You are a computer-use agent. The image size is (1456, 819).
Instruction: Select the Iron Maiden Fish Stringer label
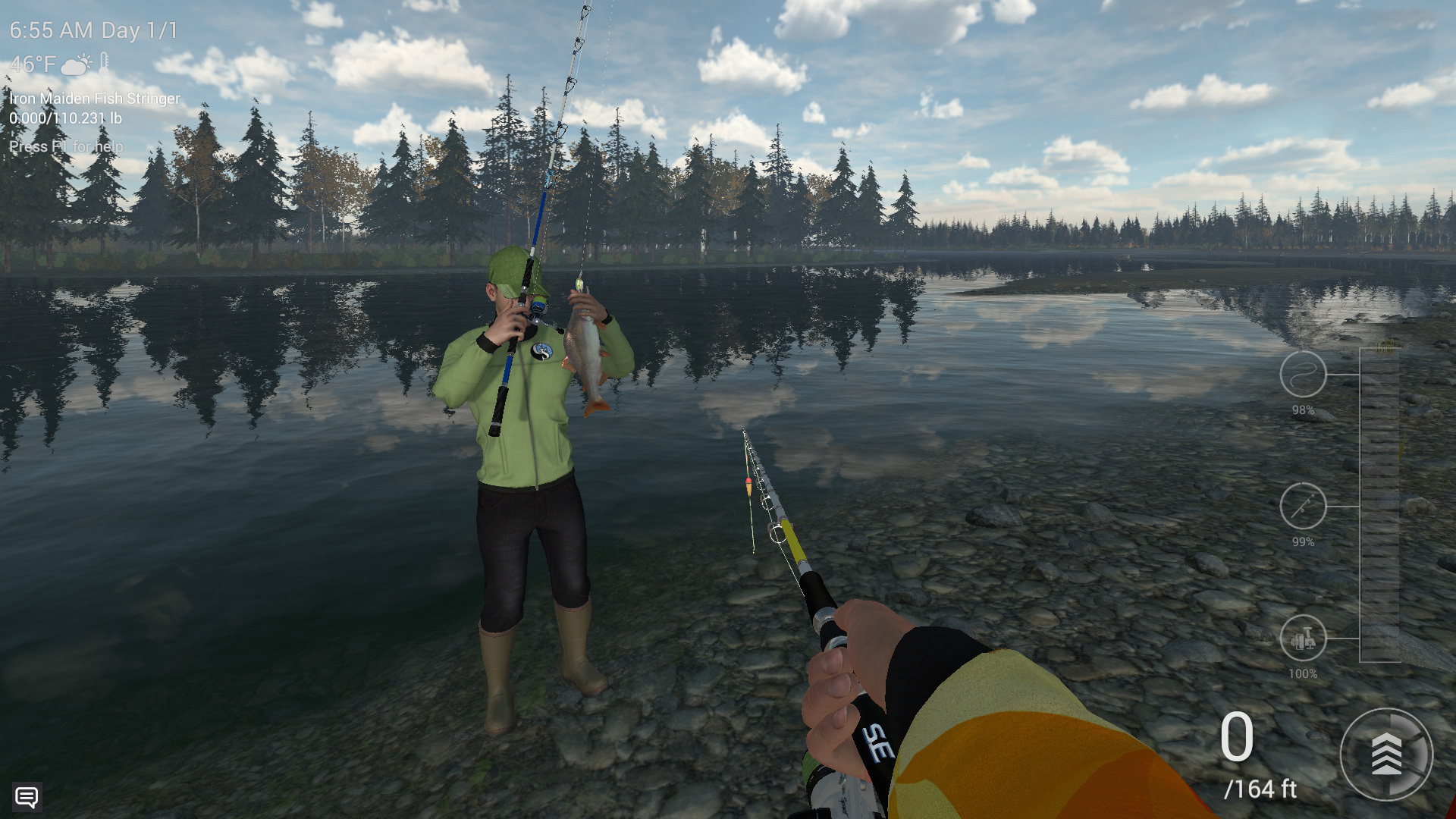click(x=94, y=99)
